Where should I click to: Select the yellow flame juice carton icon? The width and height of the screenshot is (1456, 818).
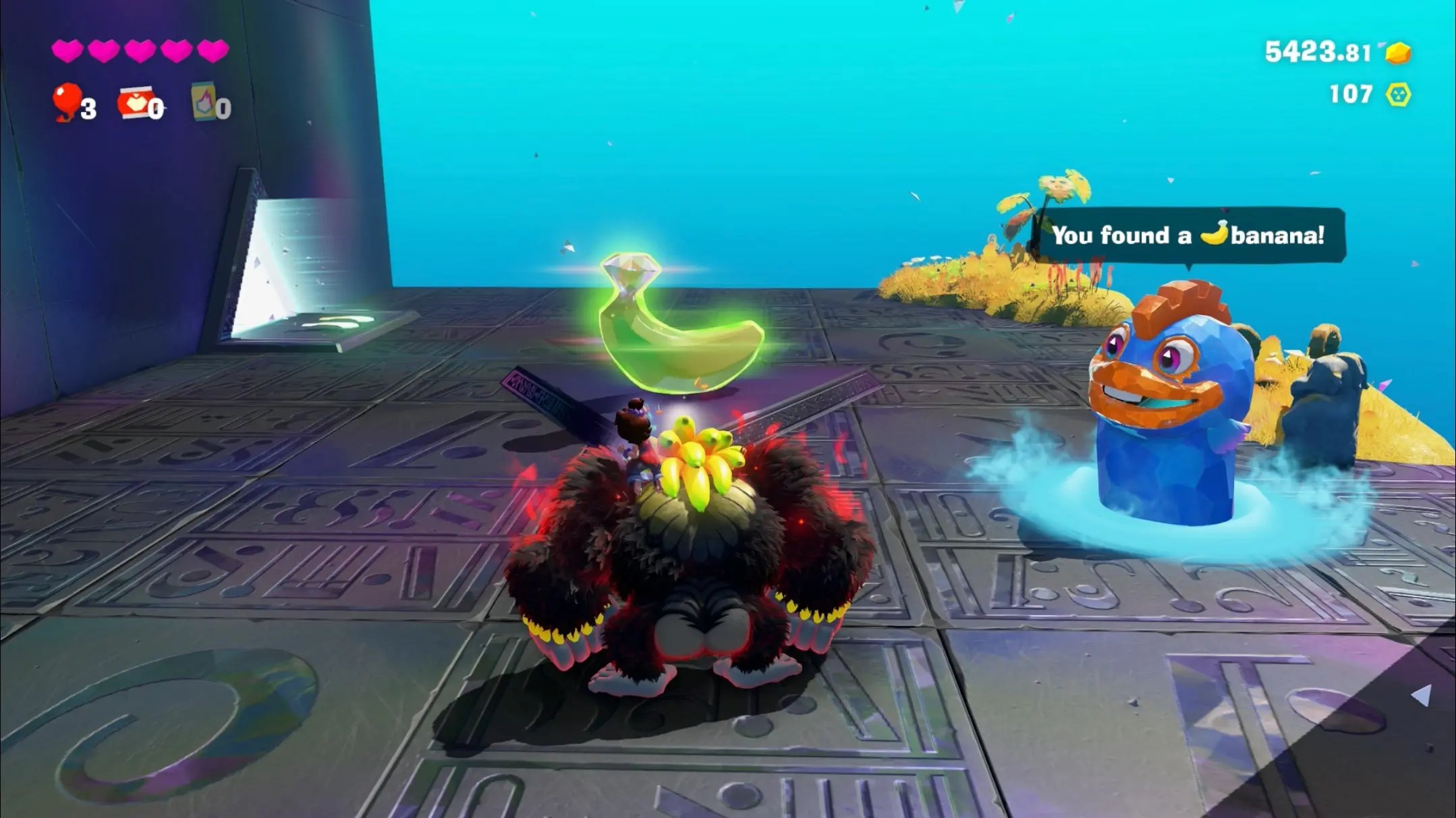(203, 102)
